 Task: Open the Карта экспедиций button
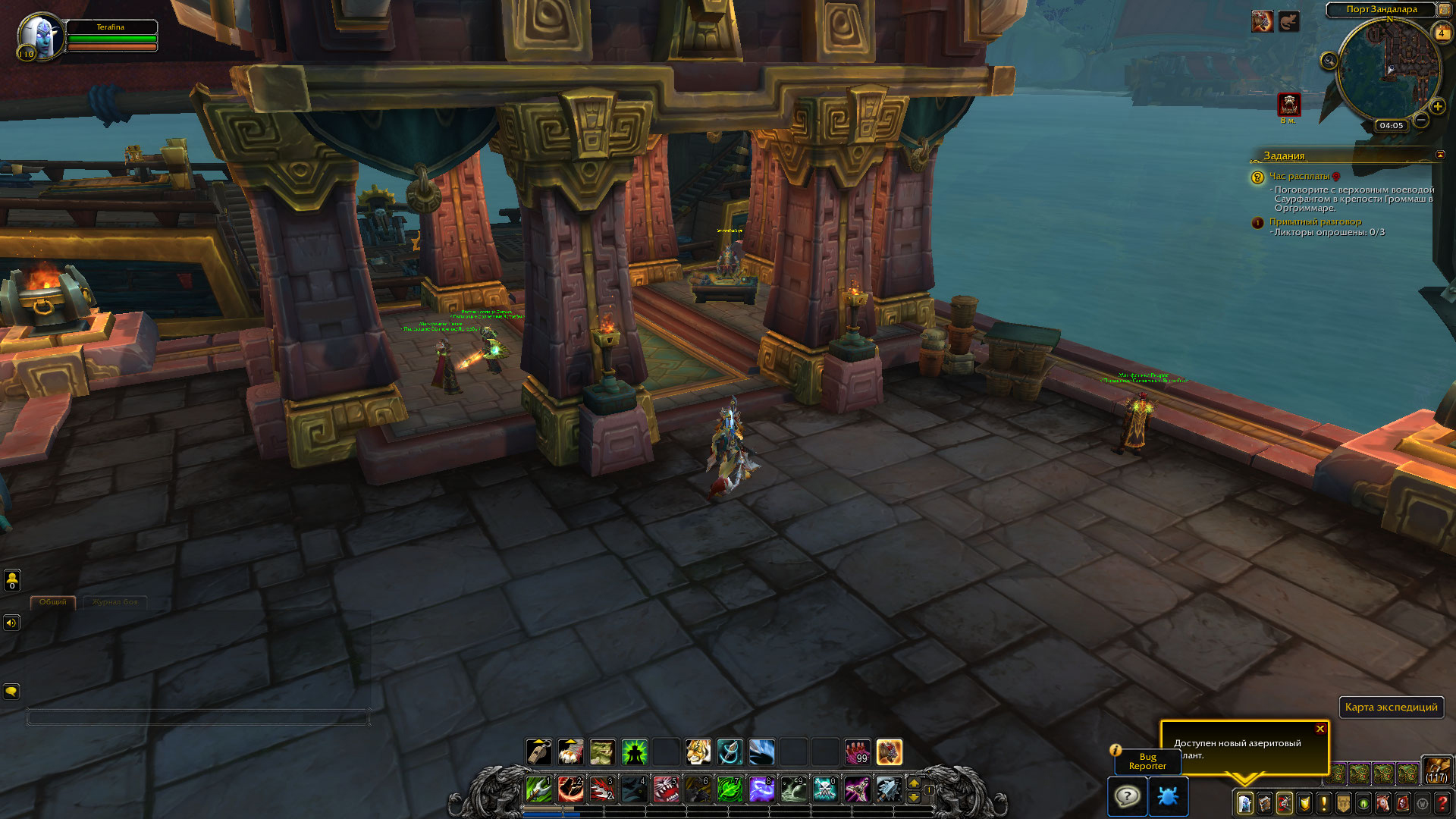pyautogui.click(x=1391, y=707)
